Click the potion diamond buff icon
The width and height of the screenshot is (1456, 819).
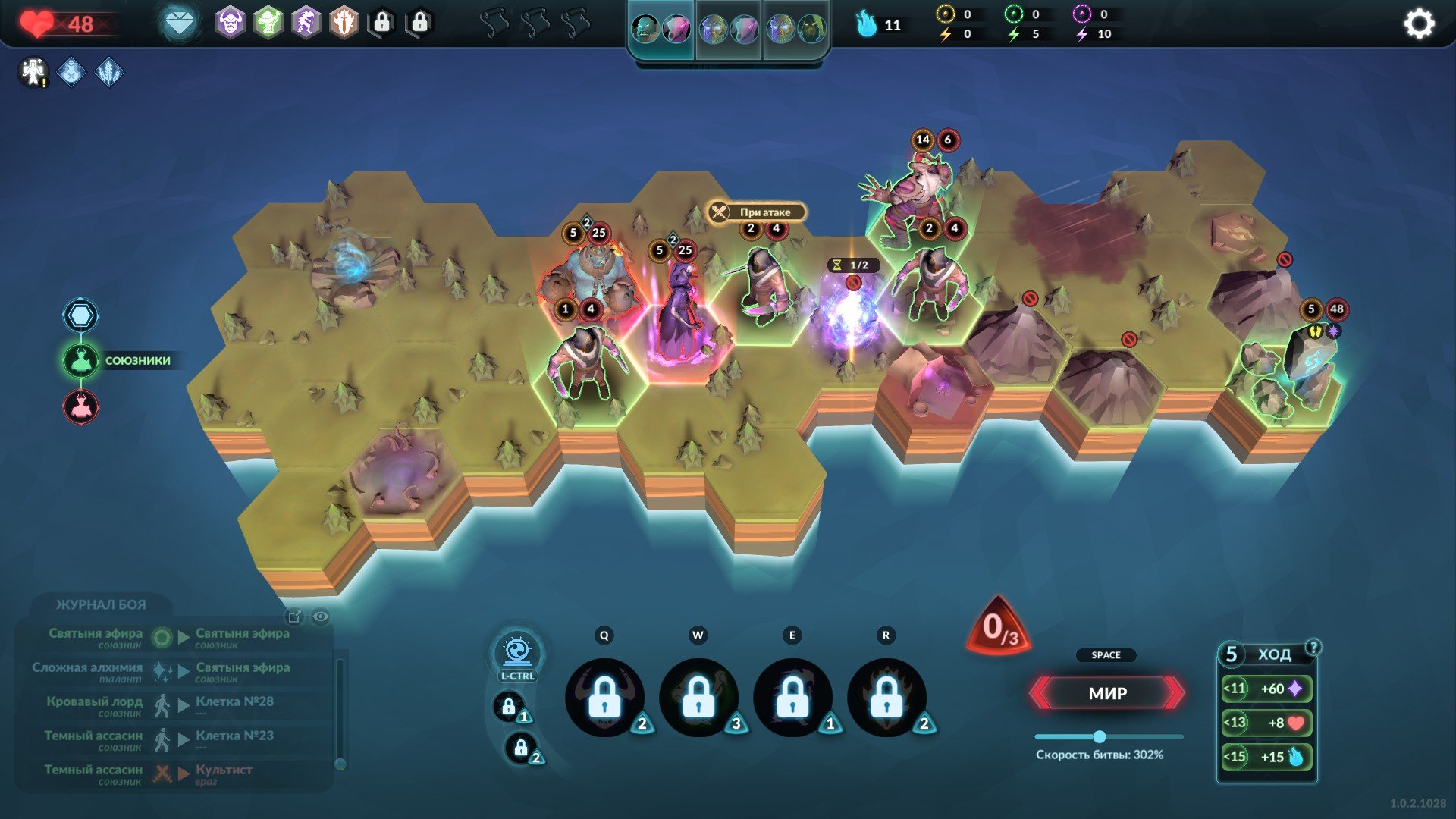71,73
